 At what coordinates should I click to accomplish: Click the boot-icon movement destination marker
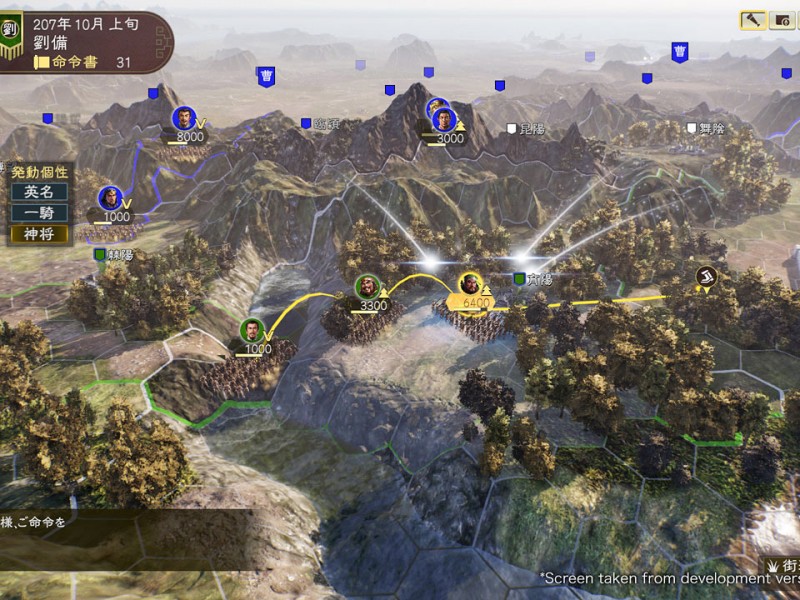[x=707, y=276]
